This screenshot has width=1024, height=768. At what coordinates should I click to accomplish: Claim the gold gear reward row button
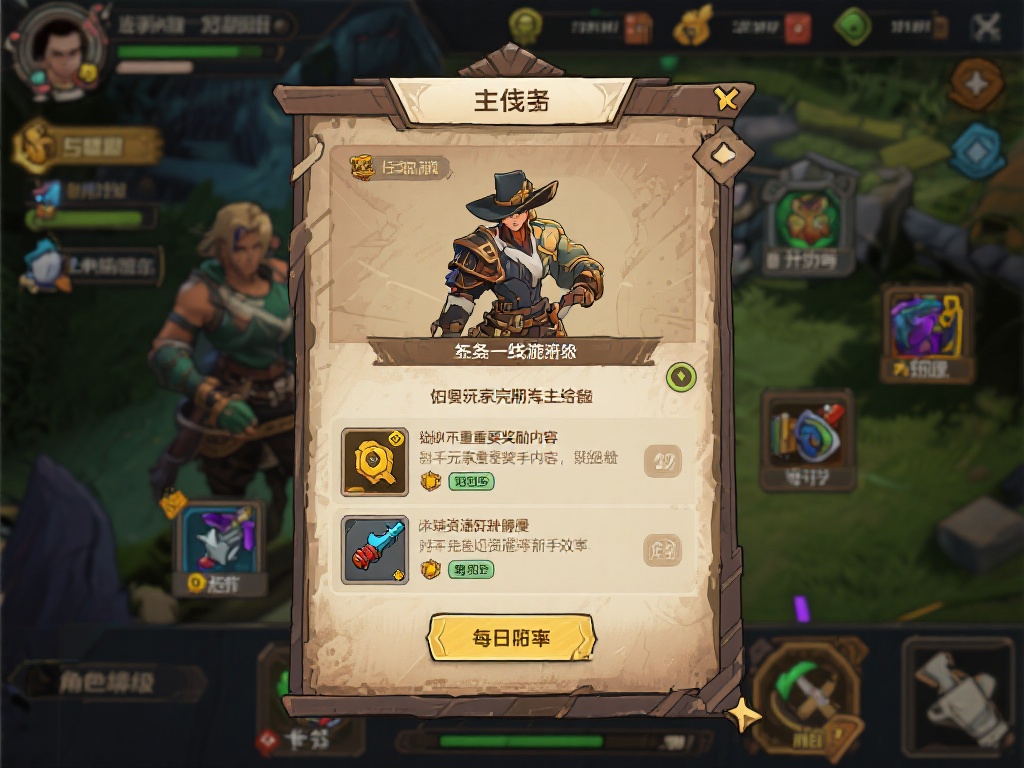point(662,461)
